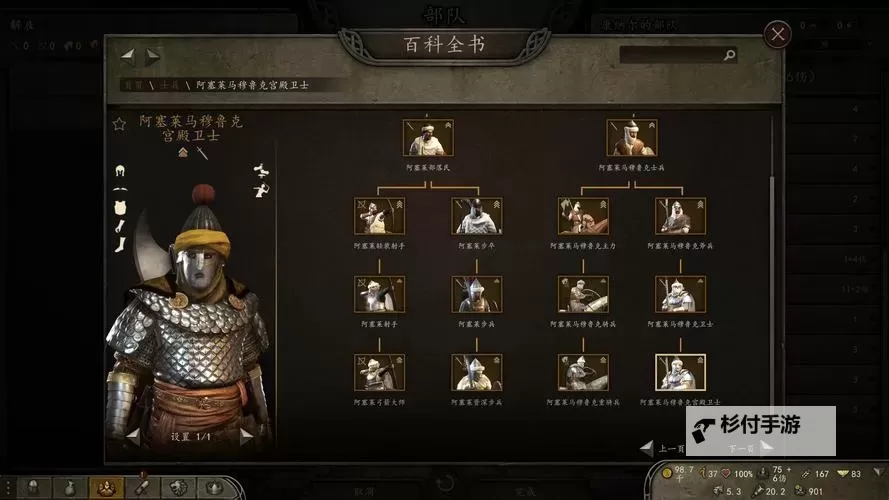Select the 阿塞莱部落民 troop portrait
This screenshot has width=889, height=500.
[427, 138]
